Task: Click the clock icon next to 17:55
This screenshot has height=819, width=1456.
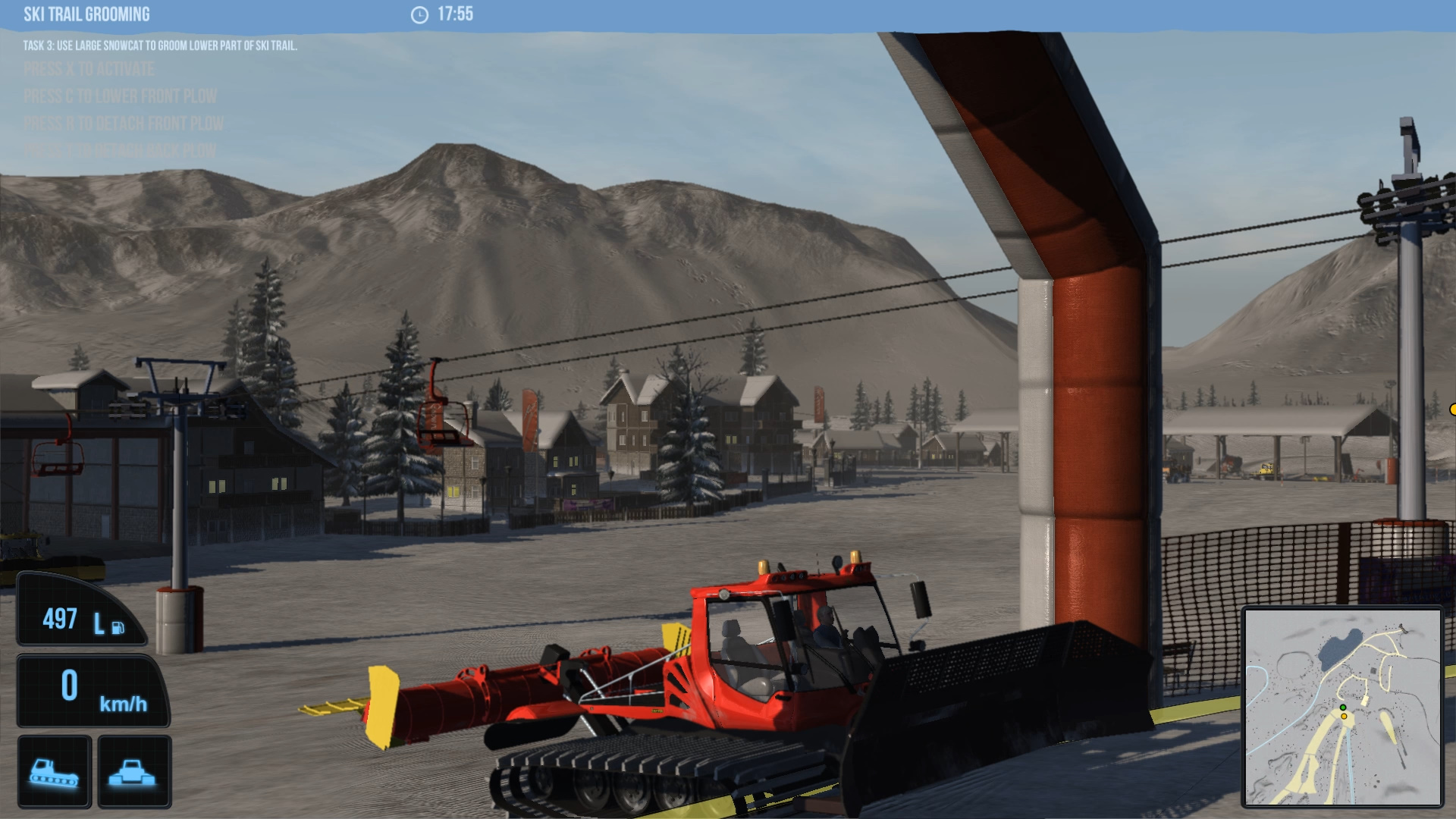Action: [422, 14]
